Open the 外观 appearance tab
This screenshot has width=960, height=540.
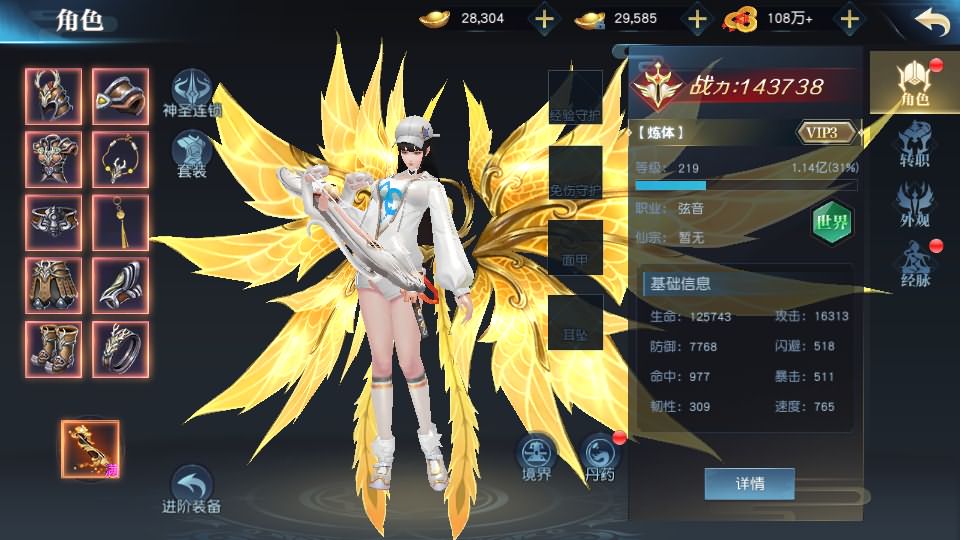pos(915,203)
